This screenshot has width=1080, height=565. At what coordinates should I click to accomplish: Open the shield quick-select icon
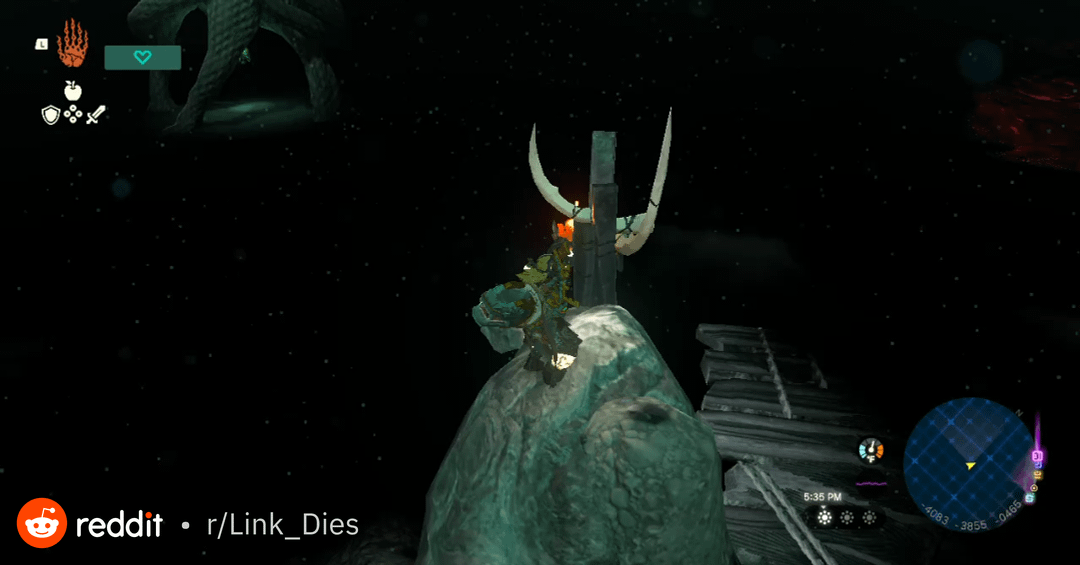50,115
